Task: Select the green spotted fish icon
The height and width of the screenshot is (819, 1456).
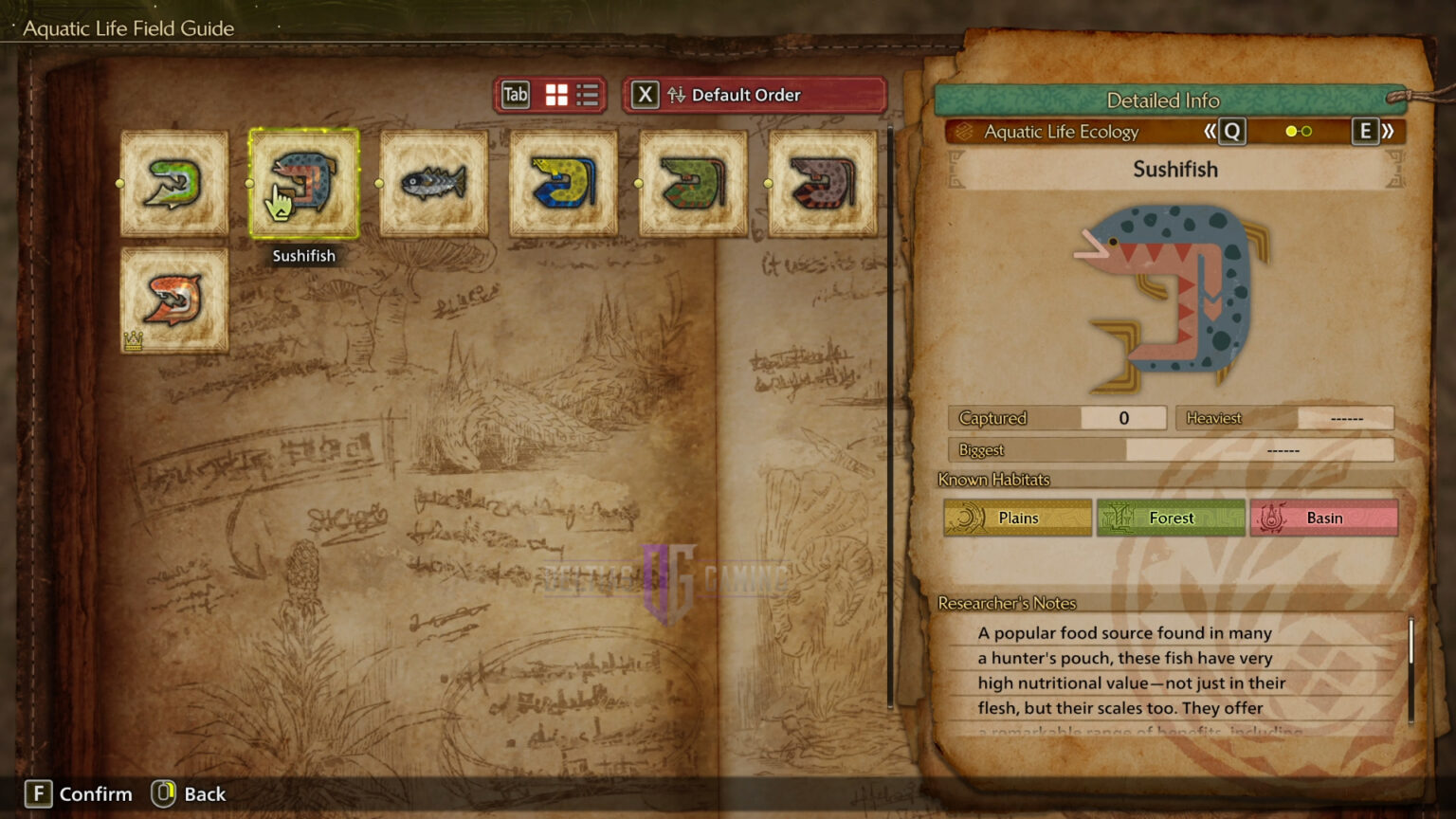Action: point(692,183)
